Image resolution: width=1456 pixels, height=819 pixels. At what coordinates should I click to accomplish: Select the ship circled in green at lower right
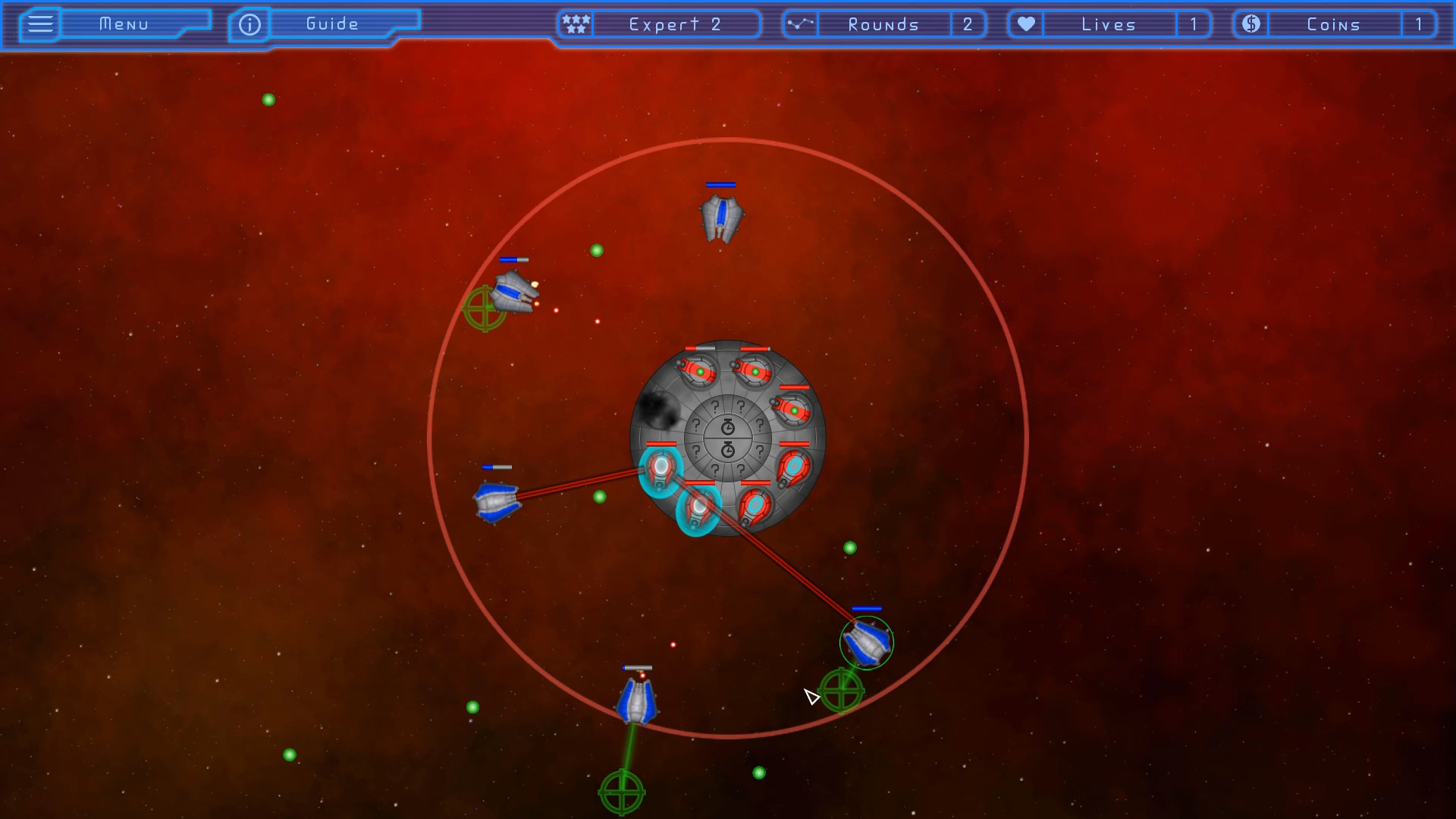pyautogui.click(x=867, y=642)
